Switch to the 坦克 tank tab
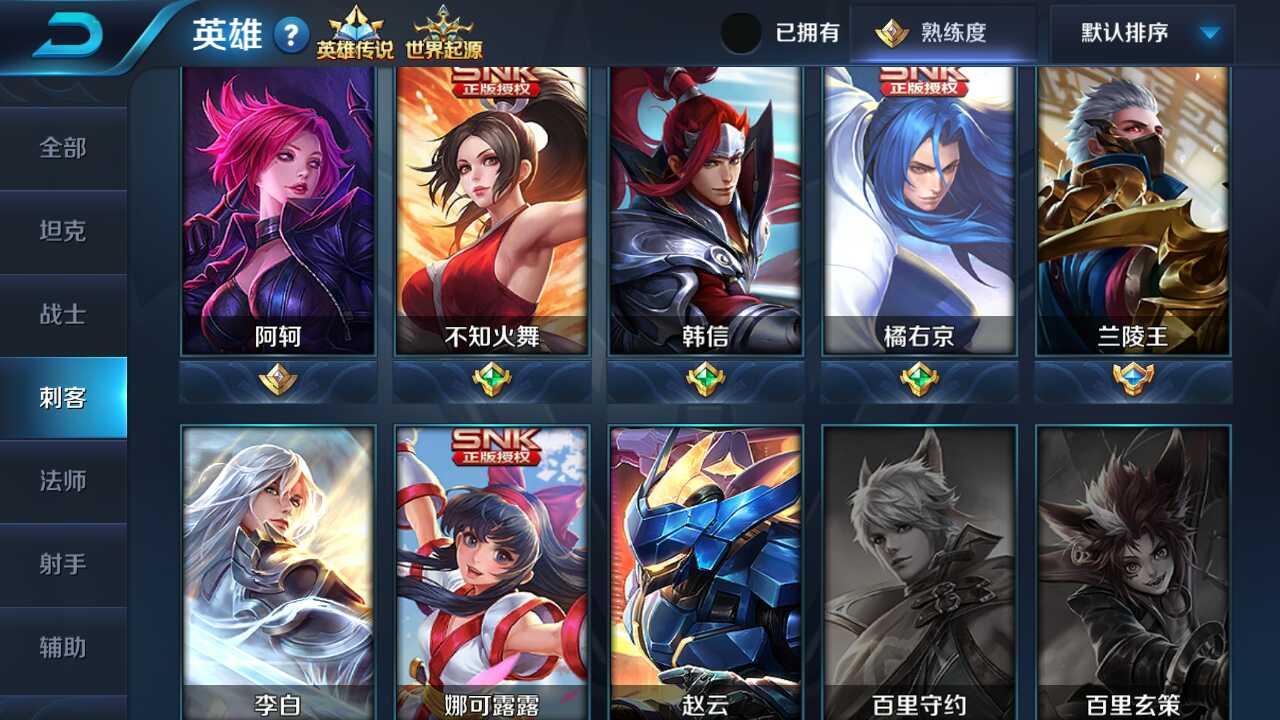The width and height of the screenshot is (1280, 720). 63,231
